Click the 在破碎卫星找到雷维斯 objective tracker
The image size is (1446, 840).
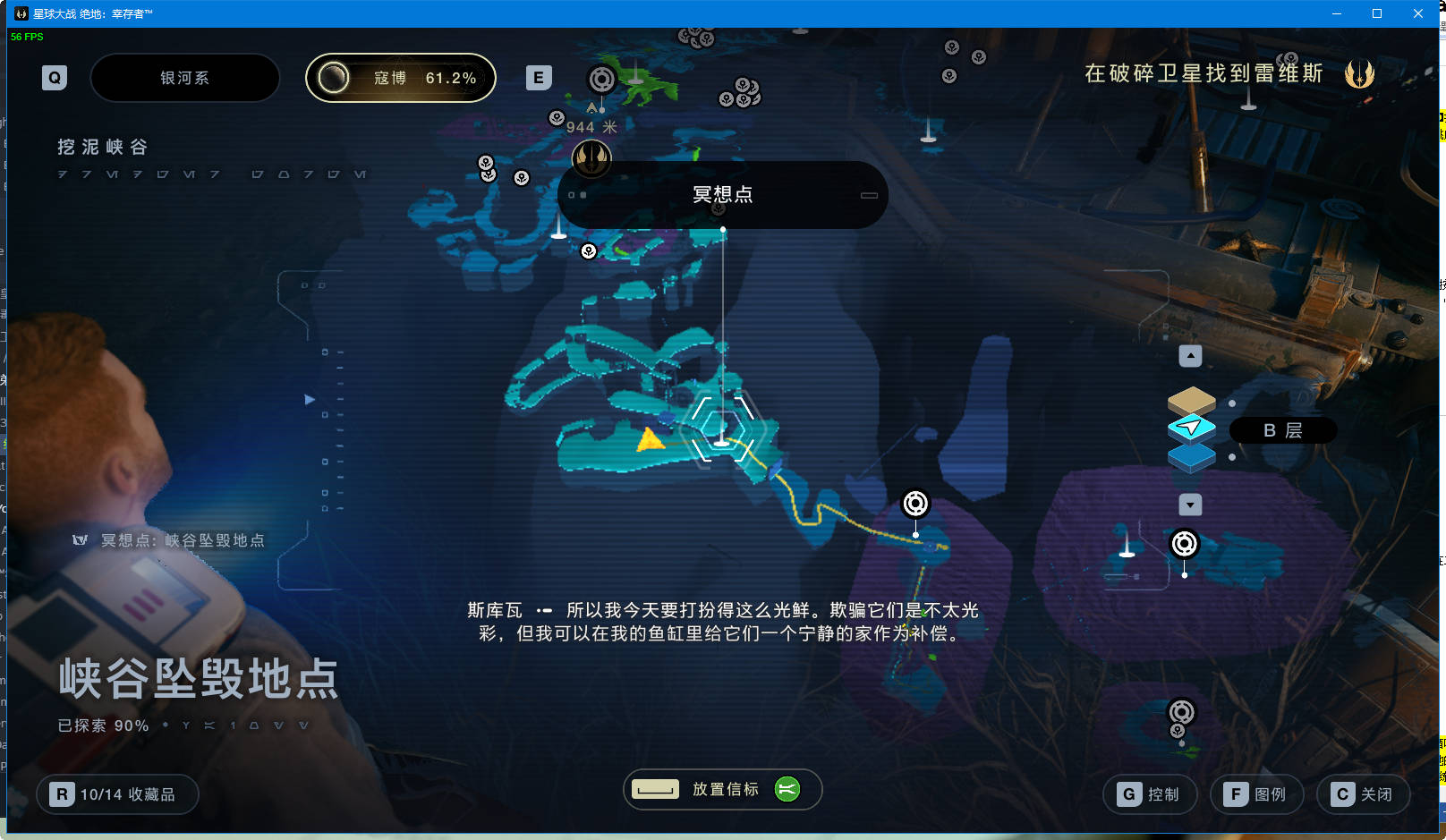click(1204, 73)
